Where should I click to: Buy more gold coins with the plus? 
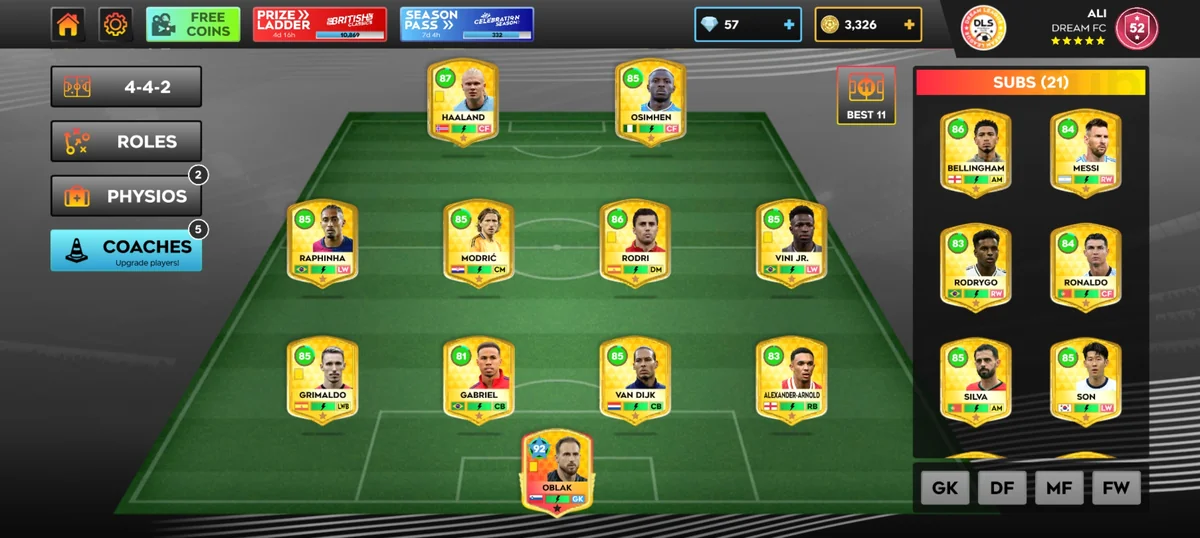pos(909,25)
